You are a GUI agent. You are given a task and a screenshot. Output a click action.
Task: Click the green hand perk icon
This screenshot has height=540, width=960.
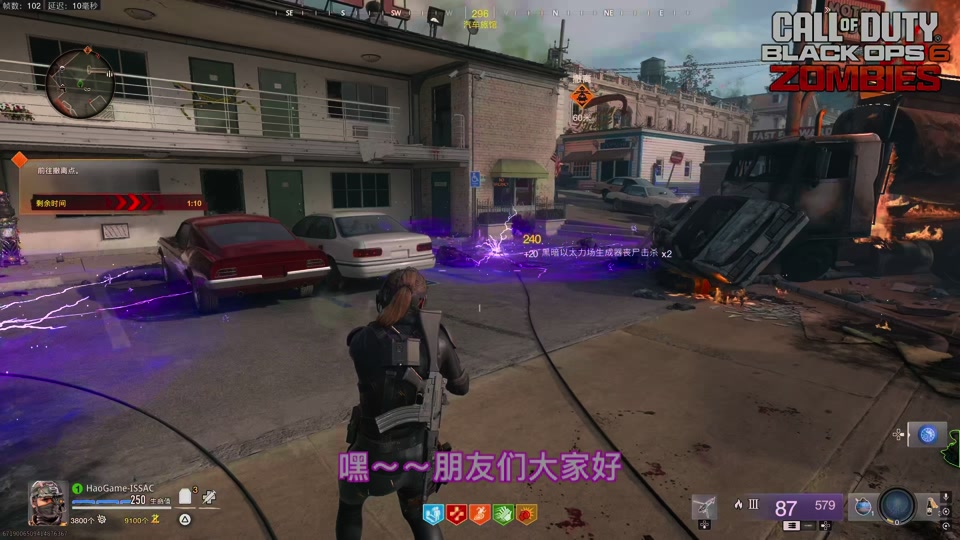coord(502,514)
